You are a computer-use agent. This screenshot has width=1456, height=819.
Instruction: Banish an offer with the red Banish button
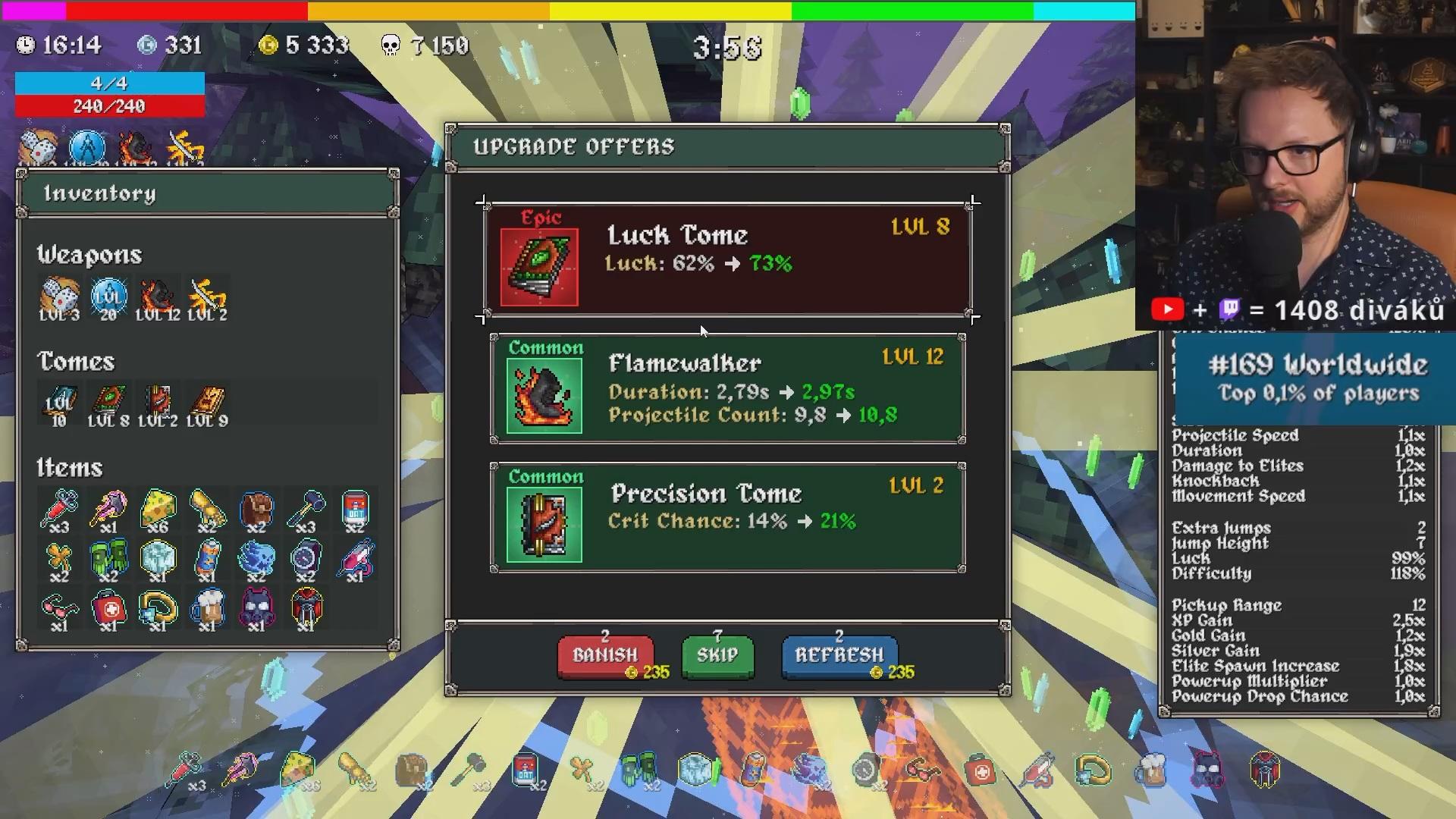pyautogui.click(x=604, y=655)
